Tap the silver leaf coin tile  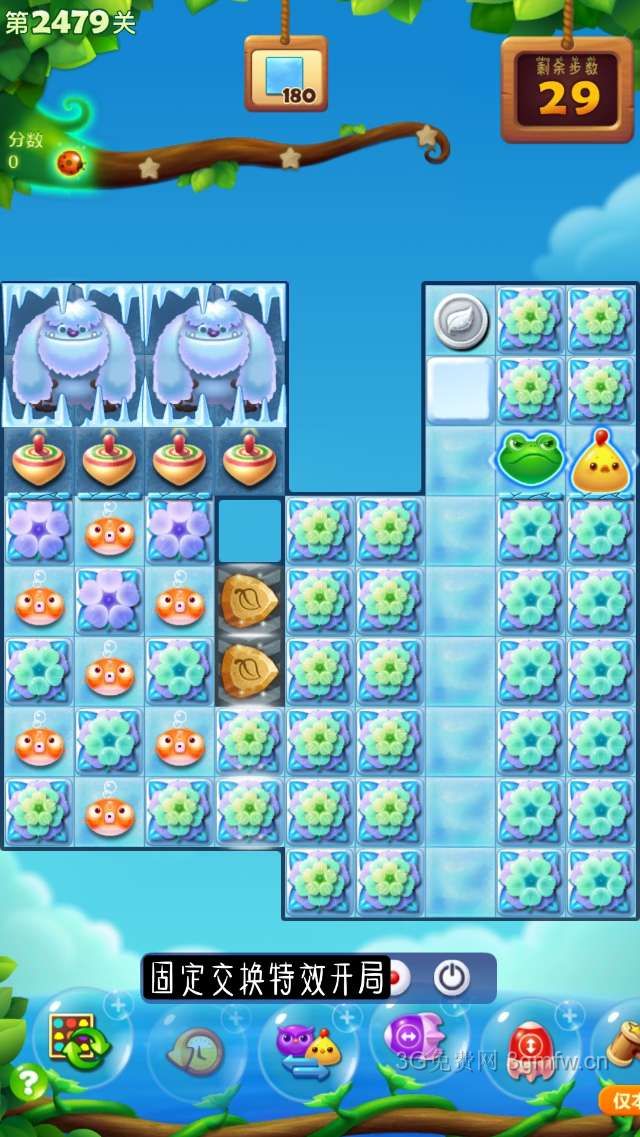[461, 321]
